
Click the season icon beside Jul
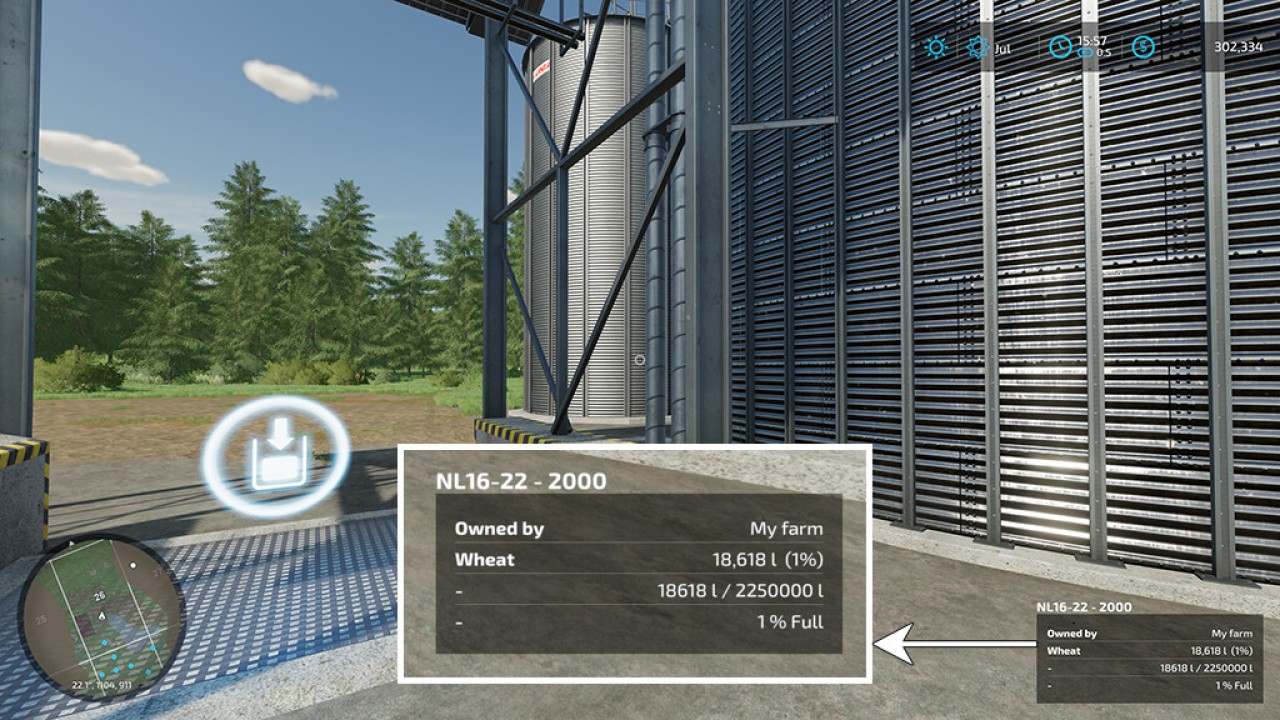[978, 47]
